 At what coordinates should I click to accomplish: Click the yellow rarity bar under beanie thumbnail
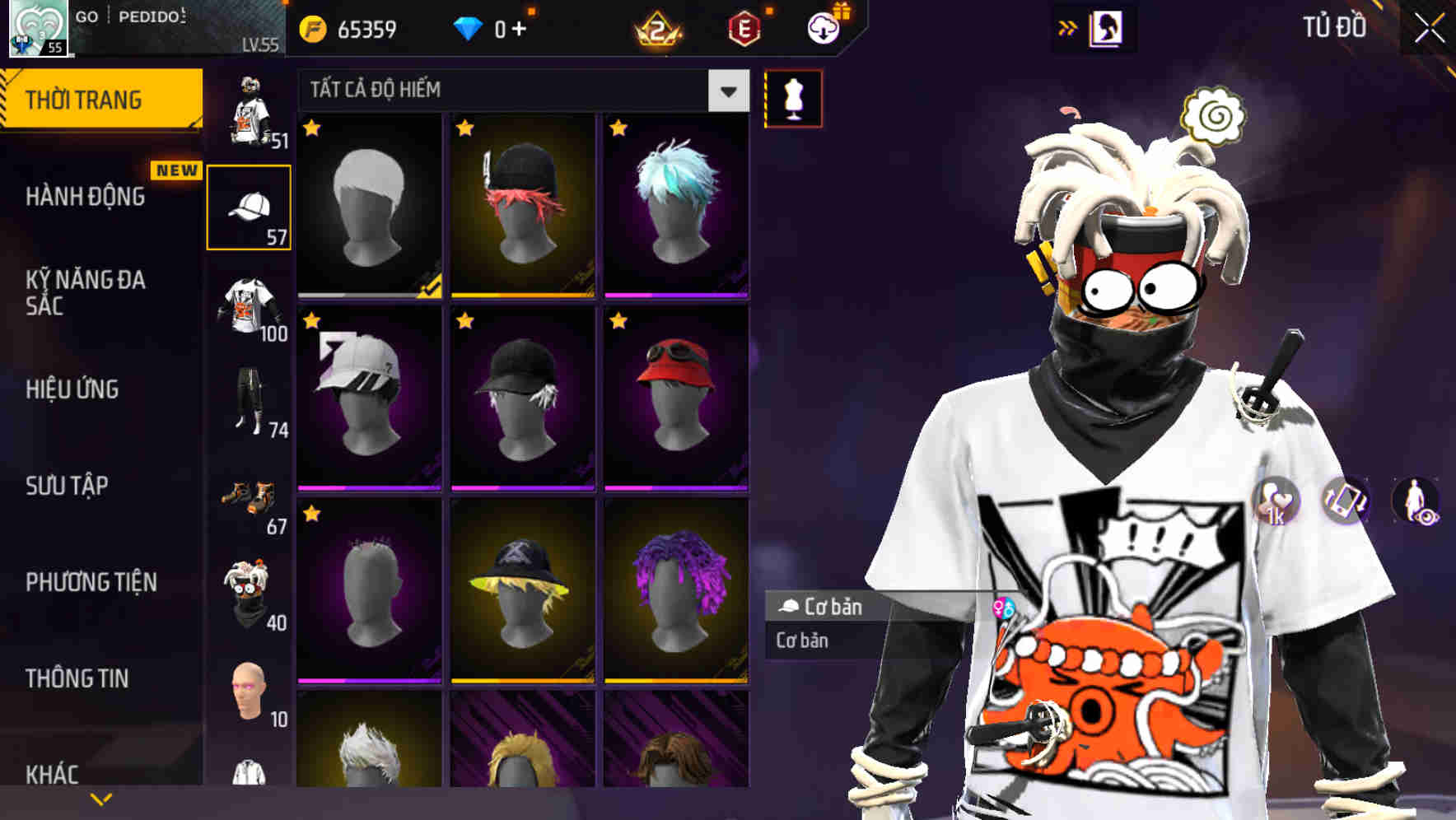pos(524,293)
